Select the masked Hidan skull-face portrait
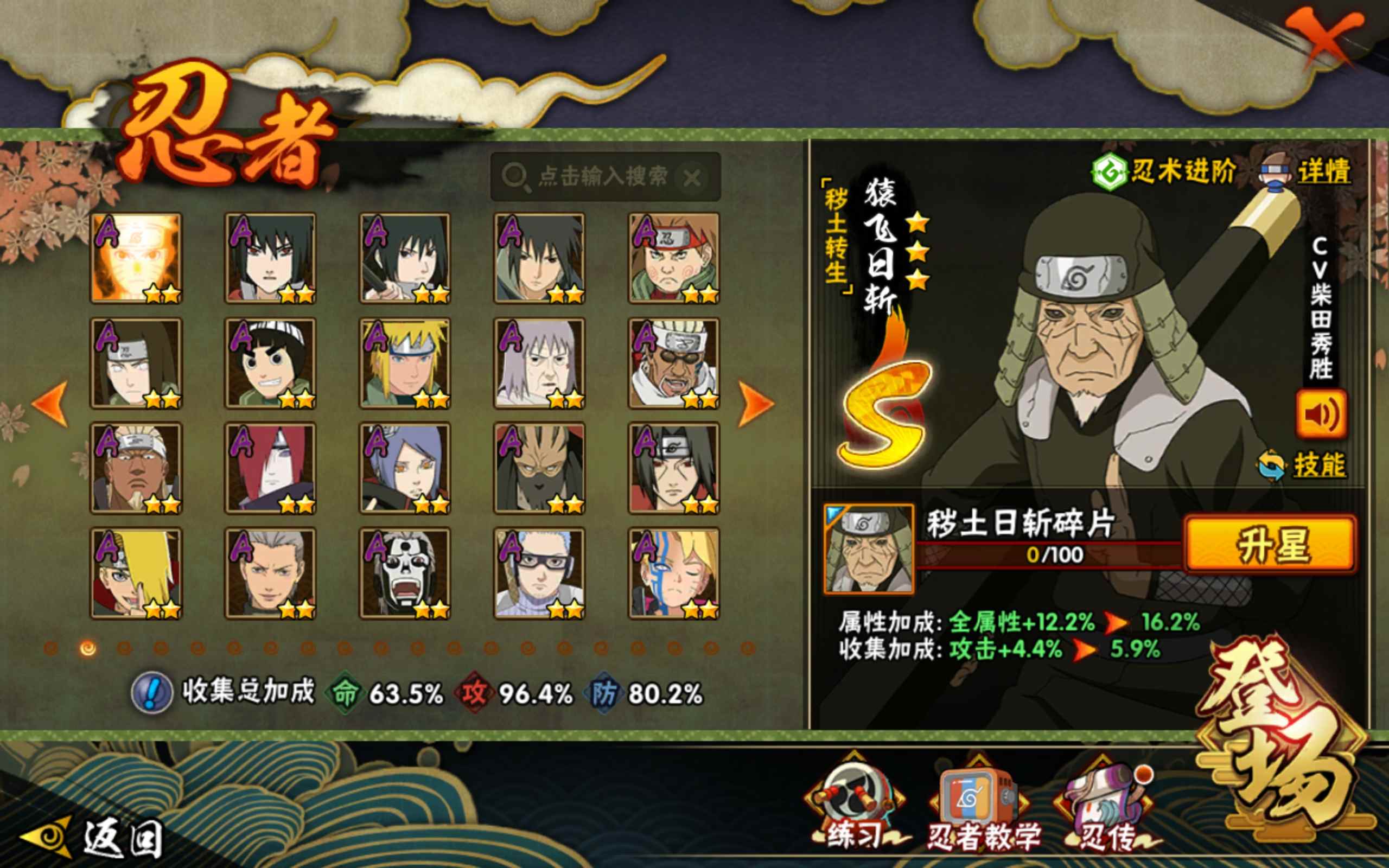 pyautogui.click(x=405, y=573)
